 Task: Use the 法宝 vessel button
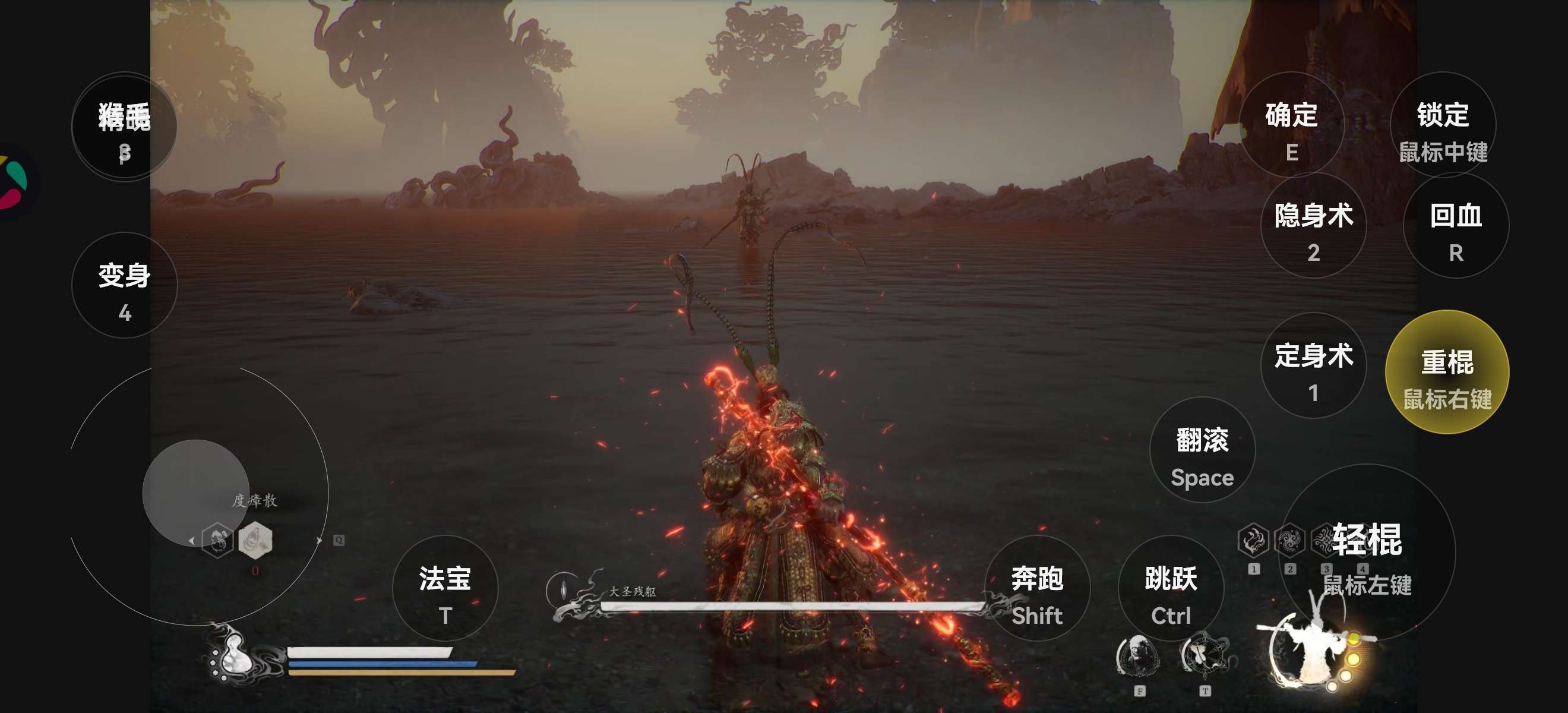(x=445, y=588)
